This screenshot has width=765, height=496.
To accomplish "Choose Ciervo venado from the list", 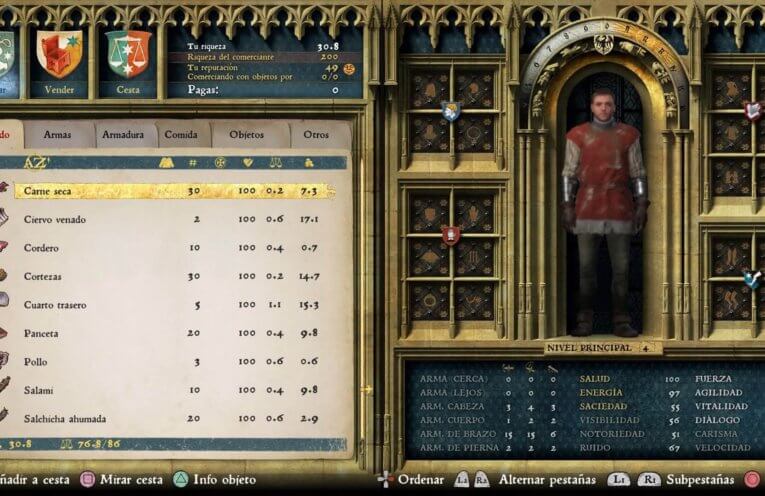I will click(x=170, y=219).
